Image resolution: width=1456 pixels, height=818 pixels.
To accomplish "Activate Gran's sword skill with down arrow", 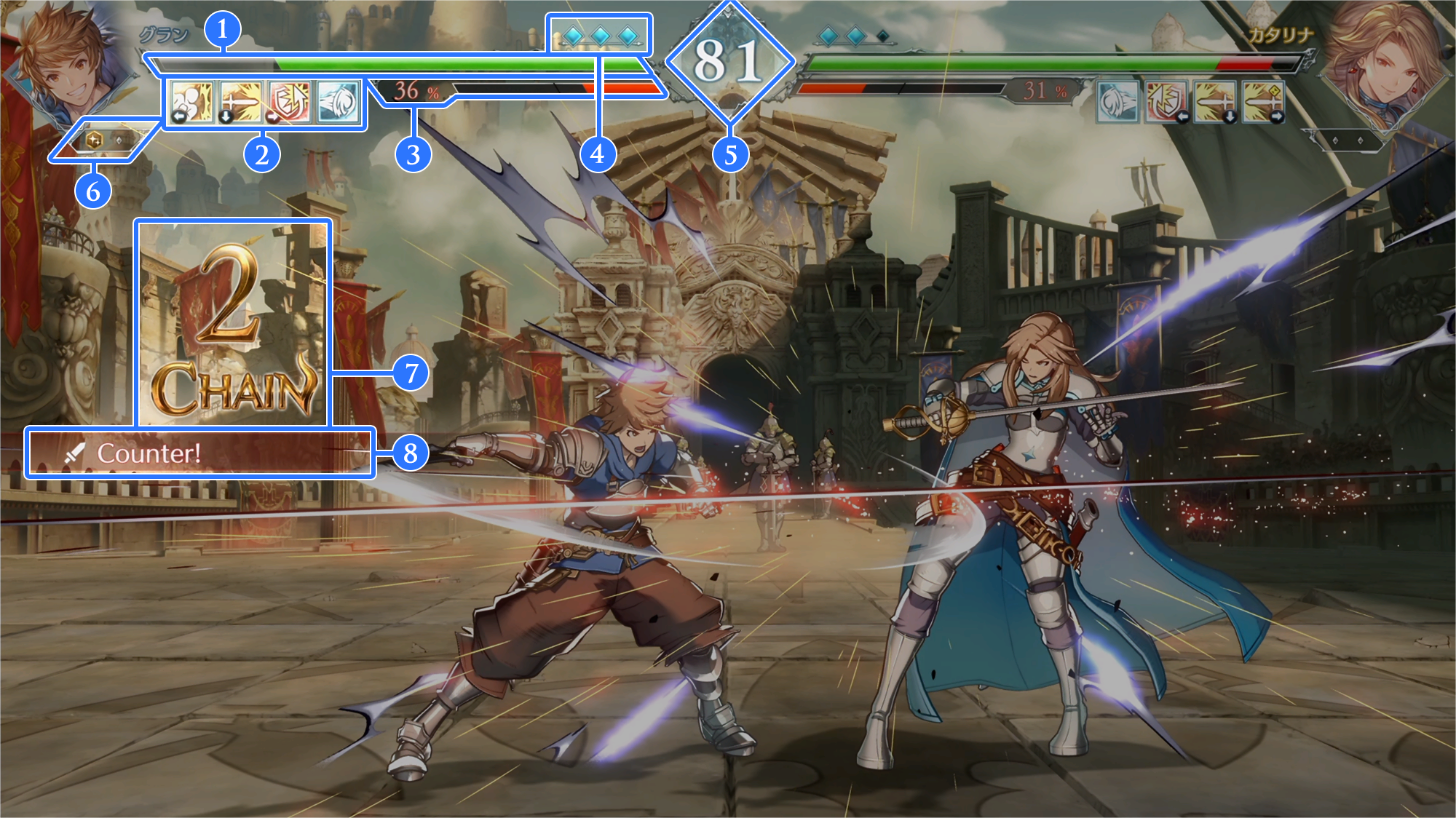I will pos(241,102).
